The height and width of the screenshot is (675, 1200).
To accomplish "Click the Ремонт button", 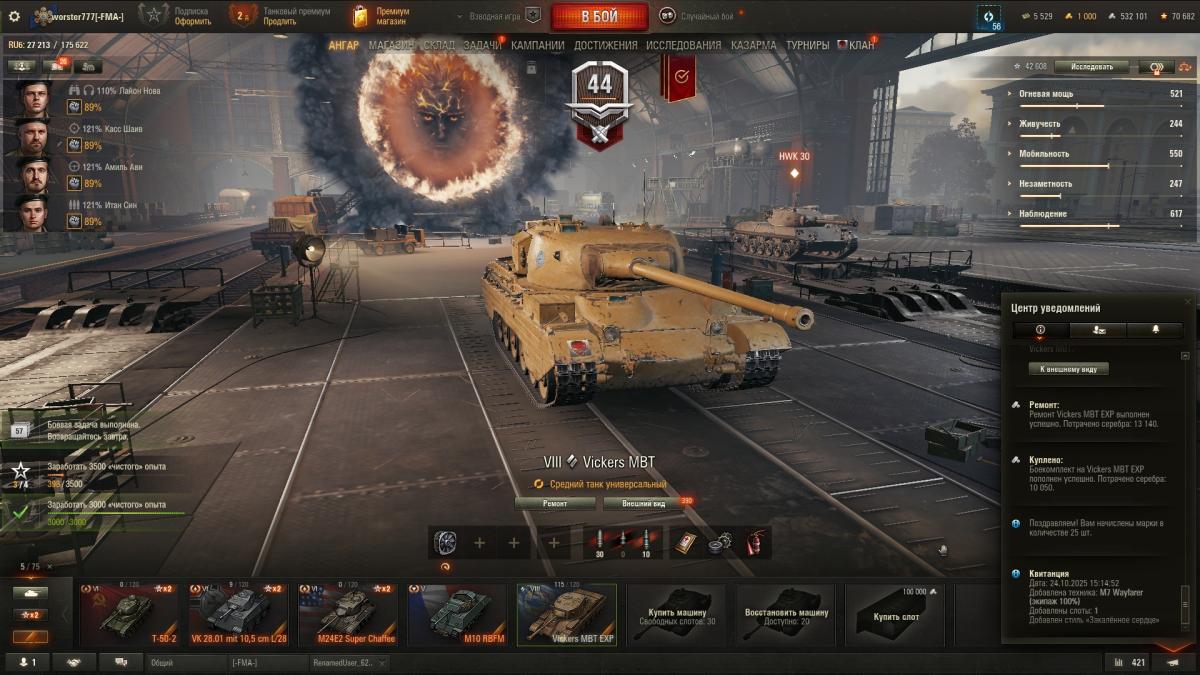I will pos(555,504).
